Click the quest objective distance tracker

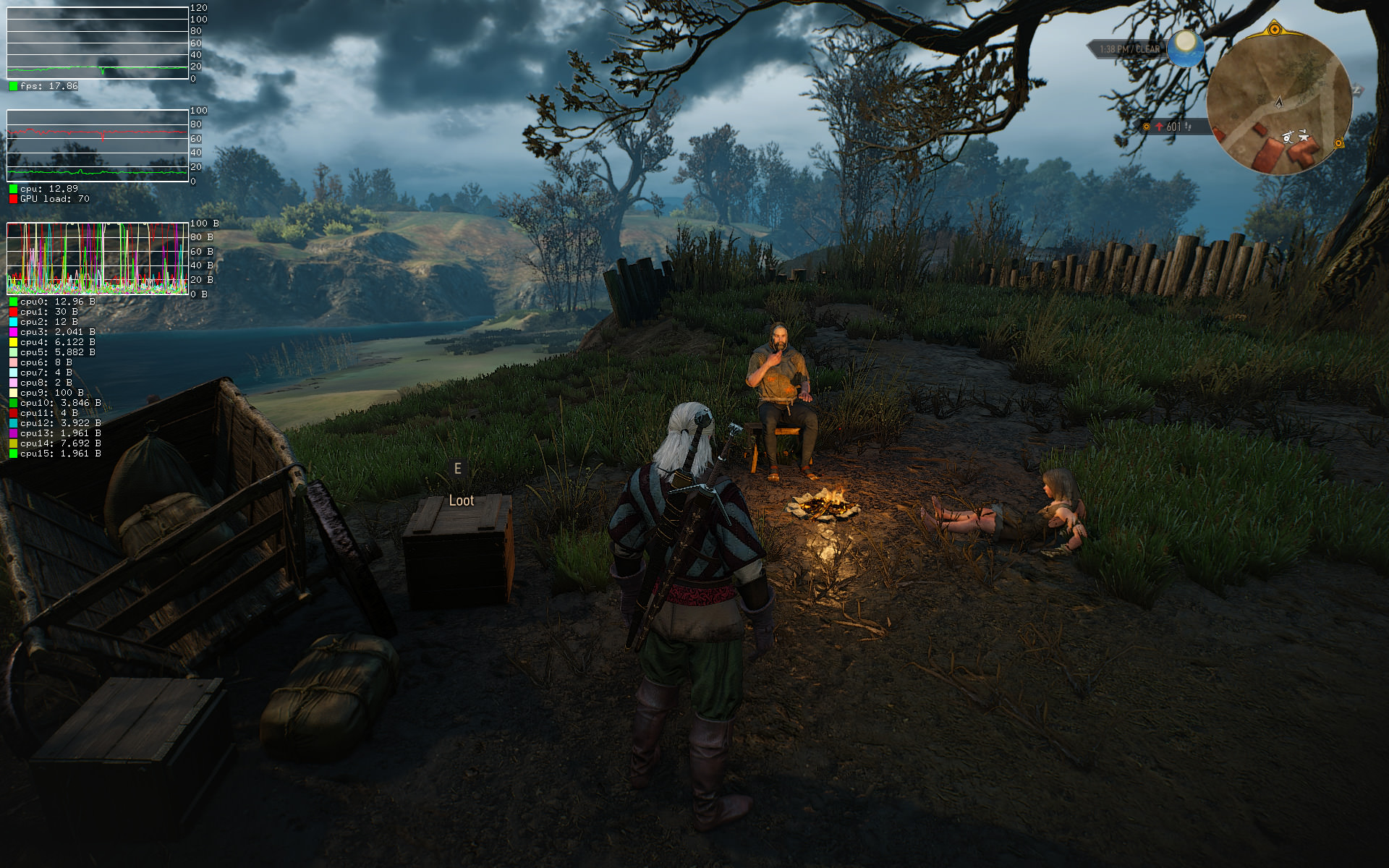[x=1172, y=127]
